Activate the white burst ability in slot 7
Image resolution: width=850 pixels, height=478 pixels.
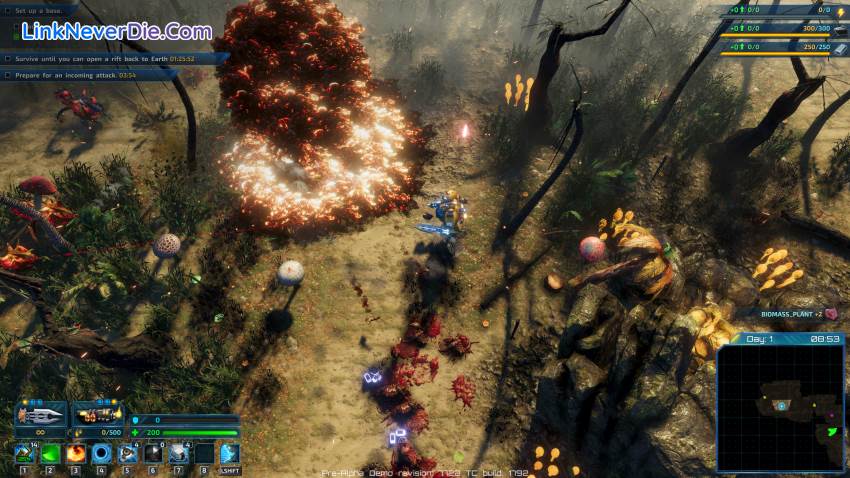point(179,454)
